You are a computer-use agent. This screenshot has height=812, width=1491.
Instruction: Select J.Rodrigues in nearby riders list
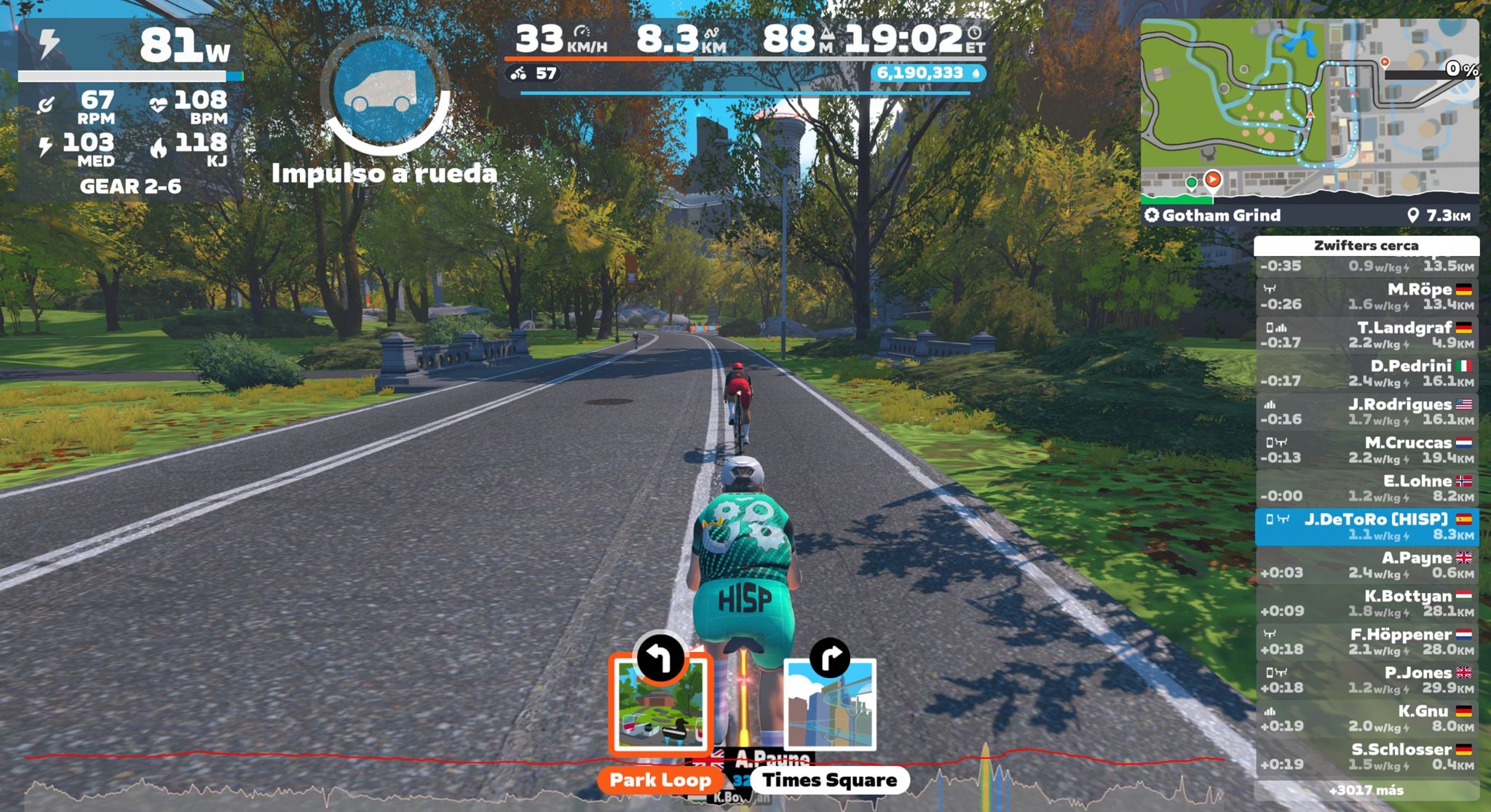[1367, 412]
